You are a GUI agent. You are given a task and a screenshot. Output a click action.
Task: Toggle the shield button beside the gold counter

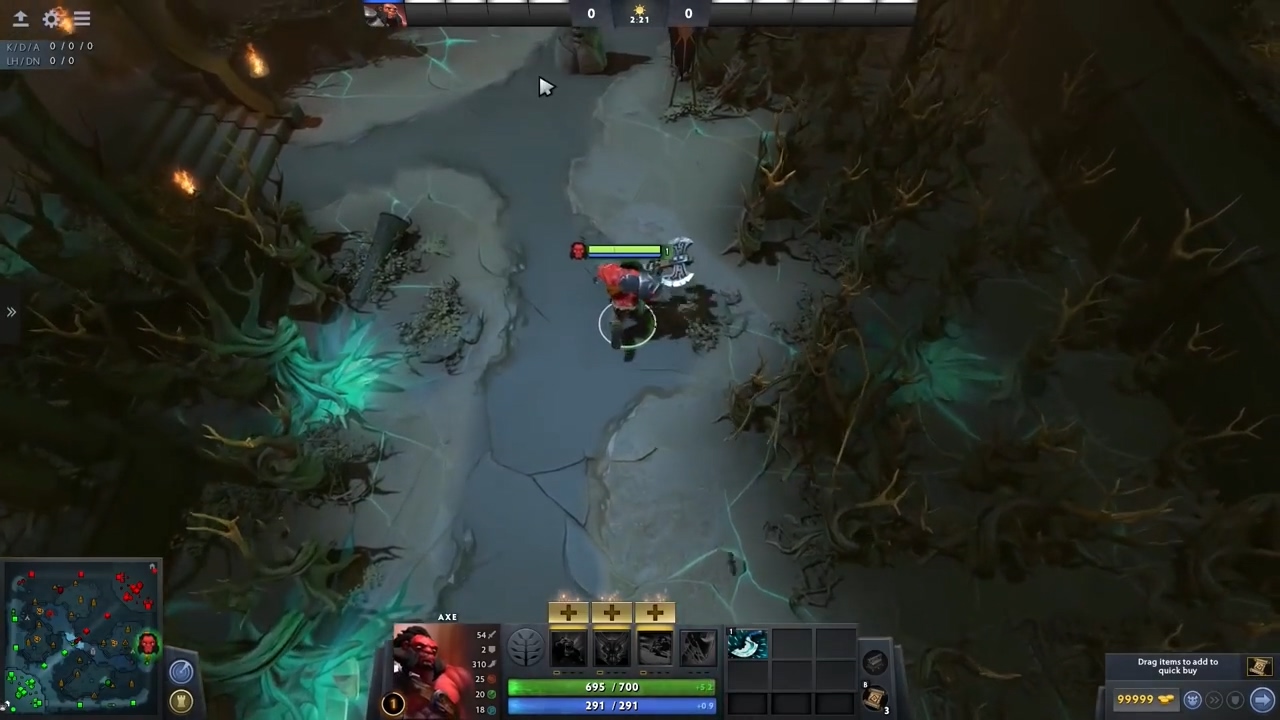coord(1234,700)
